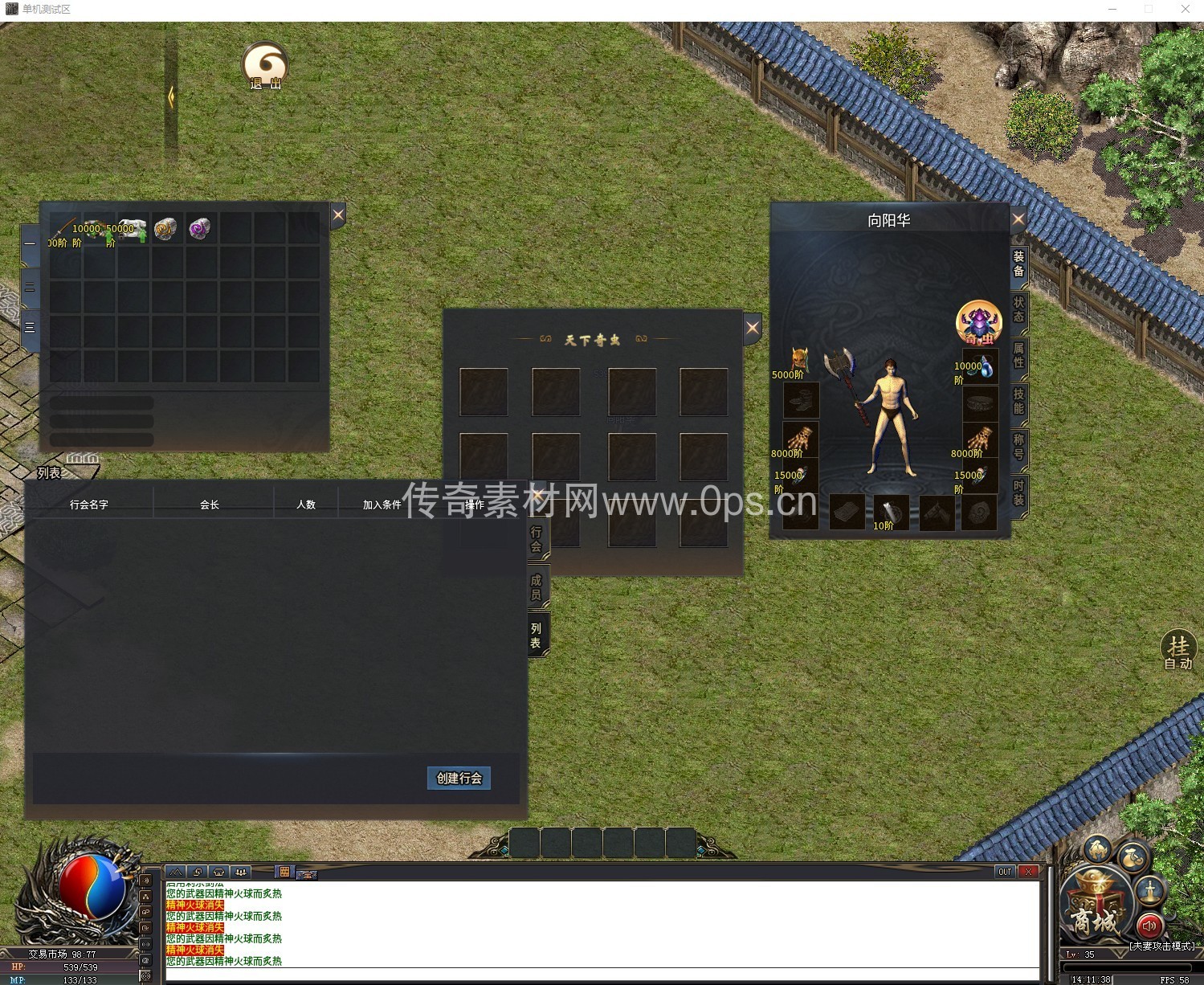Show the 技能 skills tab
The image size is (1204, 985).
point(1018,401)
